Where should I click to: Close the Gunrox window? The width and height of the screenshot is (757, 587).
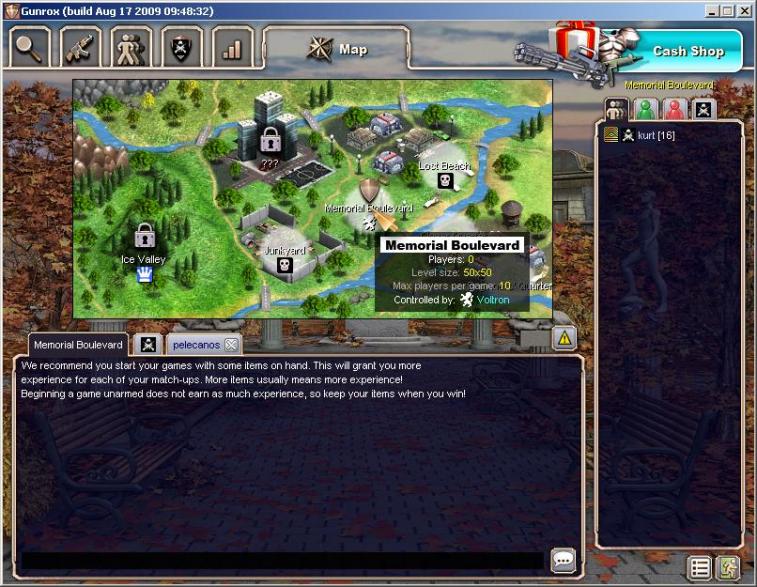744,11
